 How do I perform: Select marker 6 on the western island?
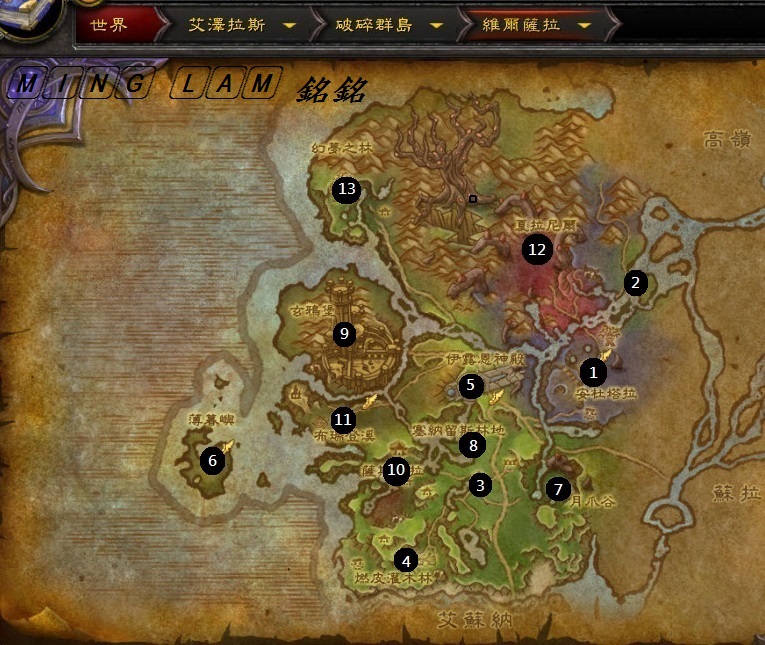pyautogui.click(x=212, y=460)
